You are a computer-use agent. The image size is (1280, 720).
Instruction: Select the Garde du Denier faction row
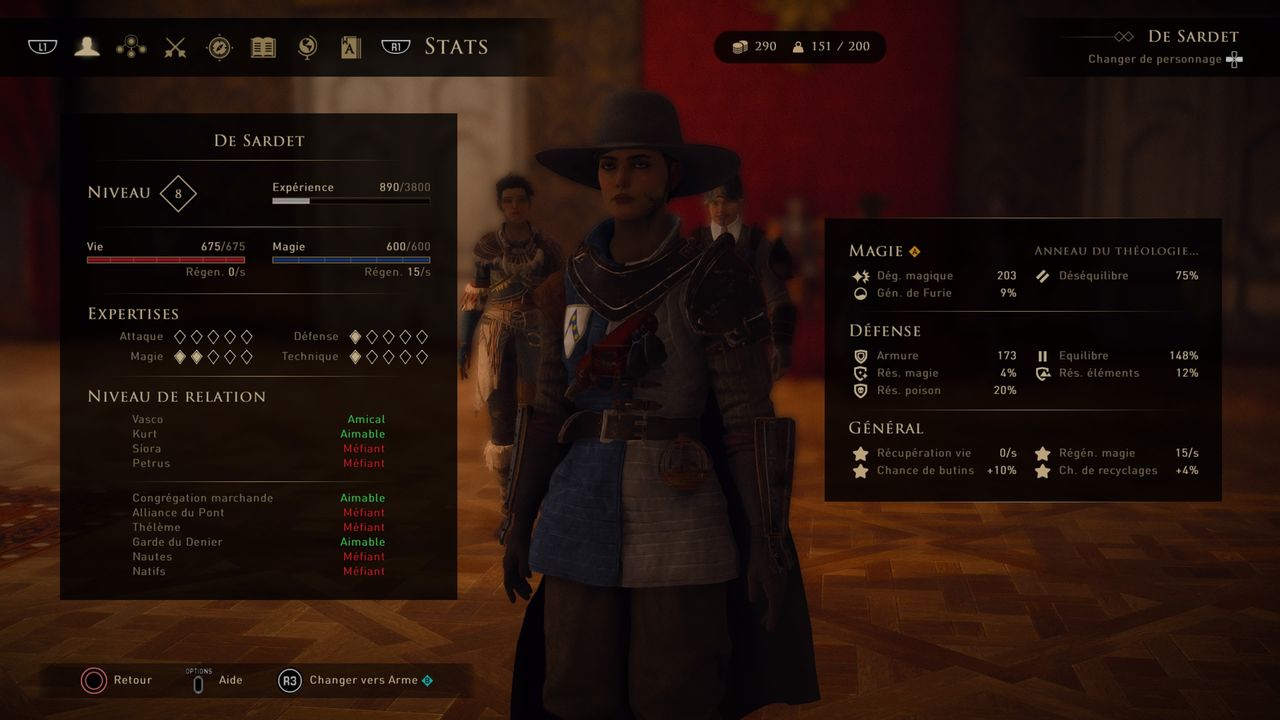[x=258, y=542]
